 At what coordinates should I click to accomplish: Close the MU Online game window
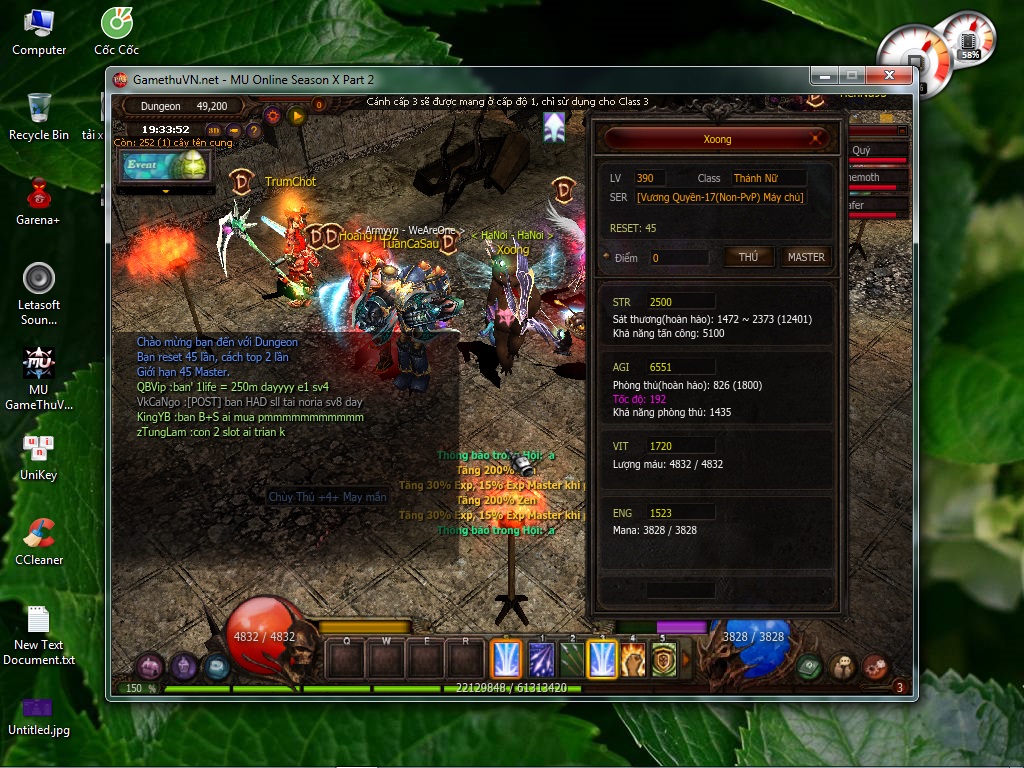pos(888,76)
